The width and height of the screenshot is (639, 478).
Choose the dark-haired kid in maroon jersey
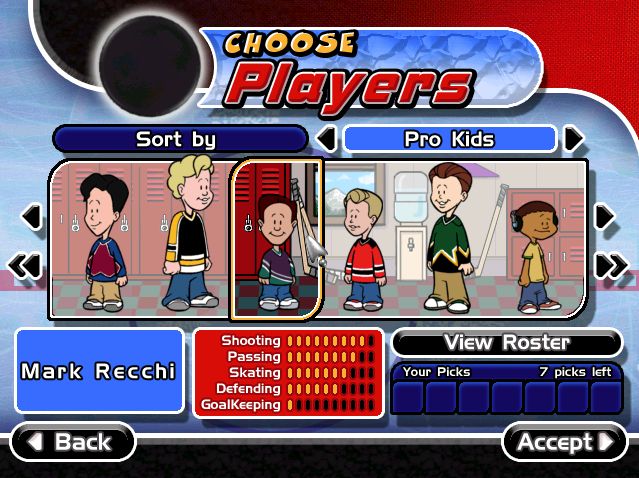(101, 245)
